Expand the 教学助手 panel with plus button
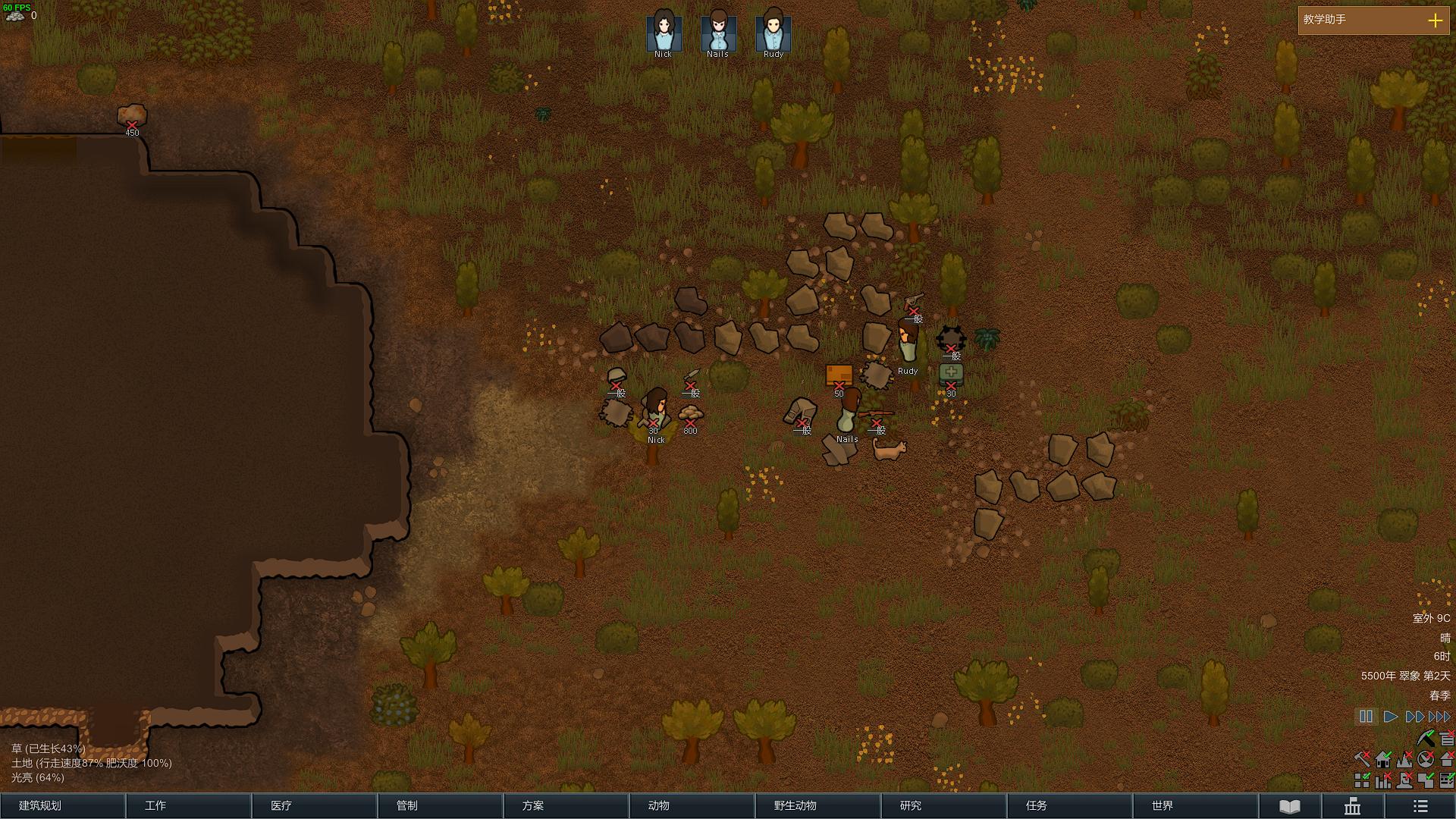 tap(1435, 20)
